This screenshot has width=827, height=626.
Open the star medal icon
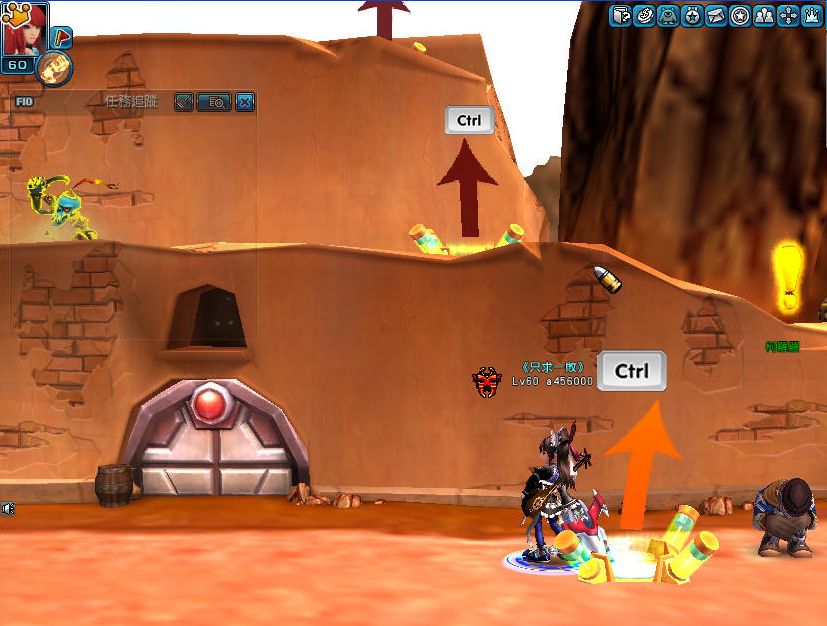point(692,15)
